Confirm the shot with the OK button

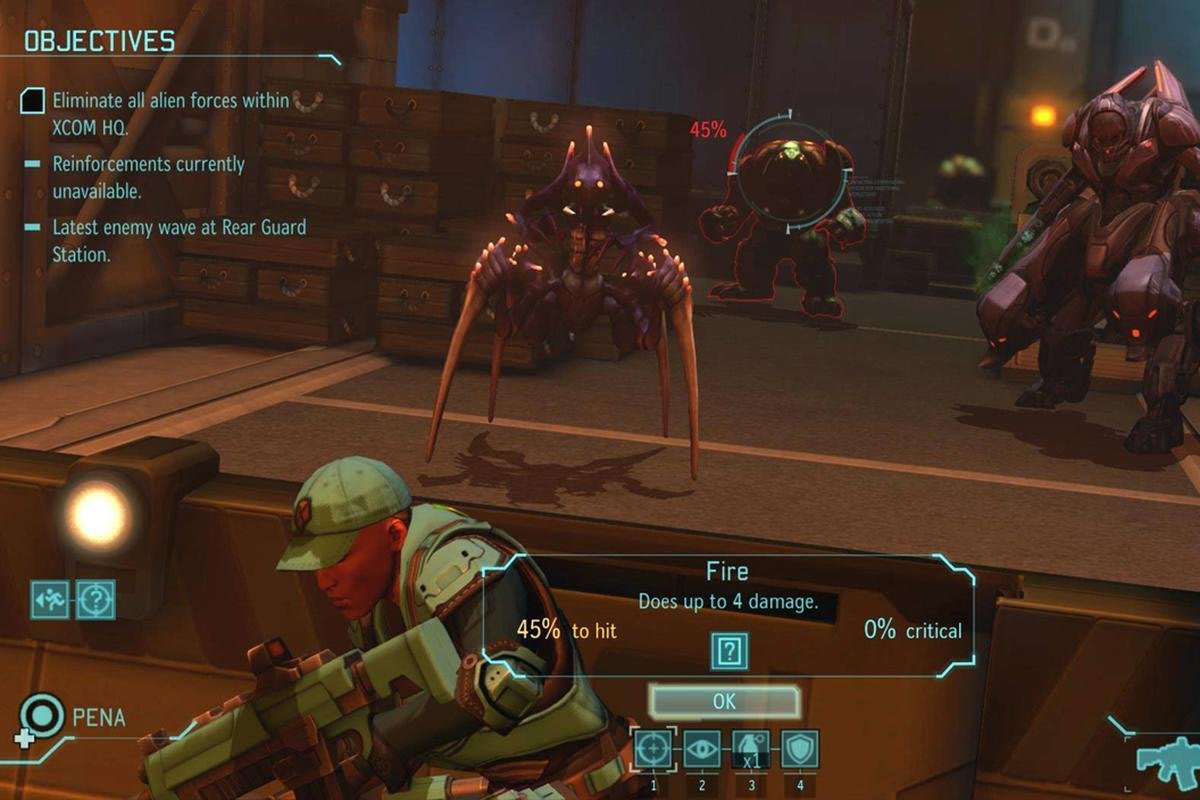point(724,701)
